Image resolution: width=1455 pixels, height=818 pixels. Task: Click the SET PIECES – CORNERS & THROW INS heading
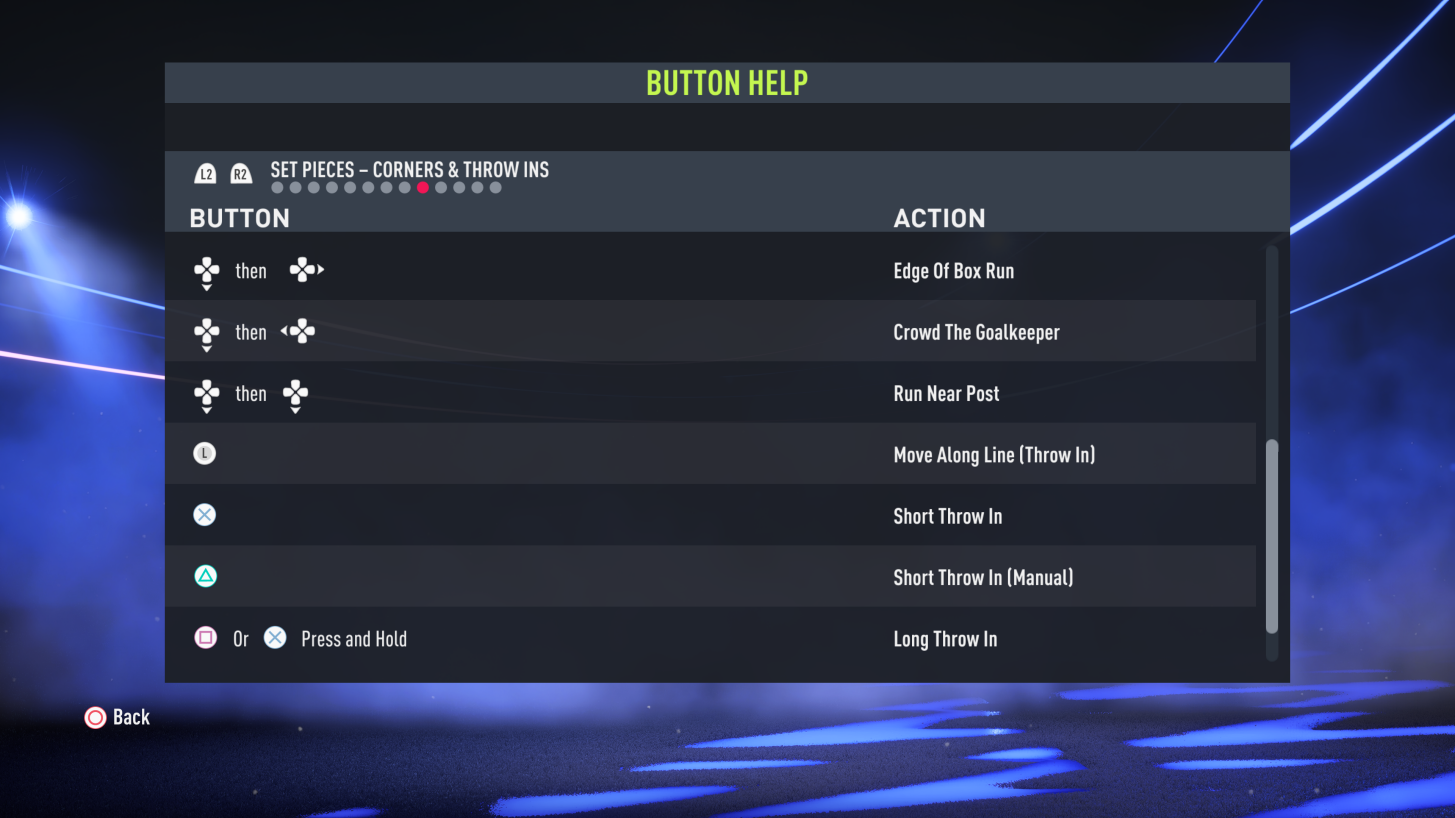click(x=408, y=170)
